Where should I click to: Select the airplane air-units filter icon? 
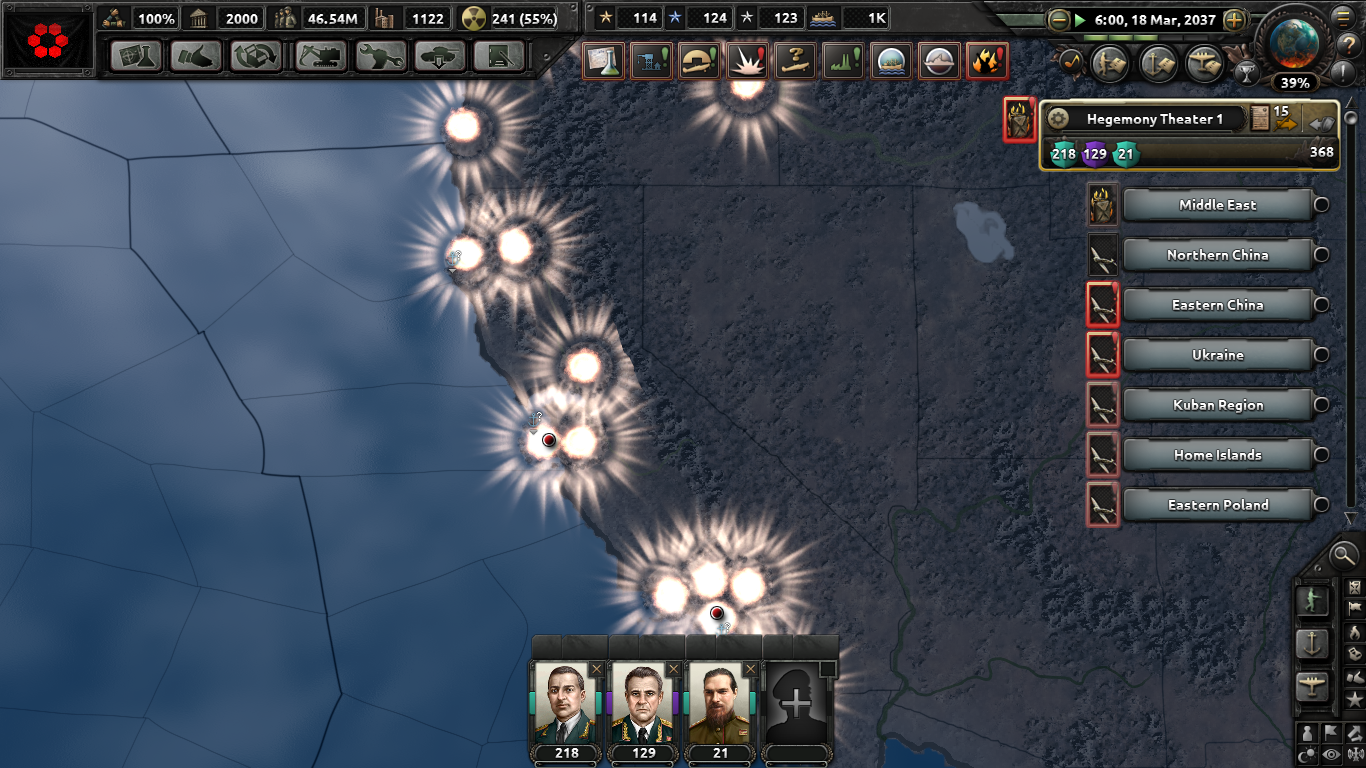1313,682
